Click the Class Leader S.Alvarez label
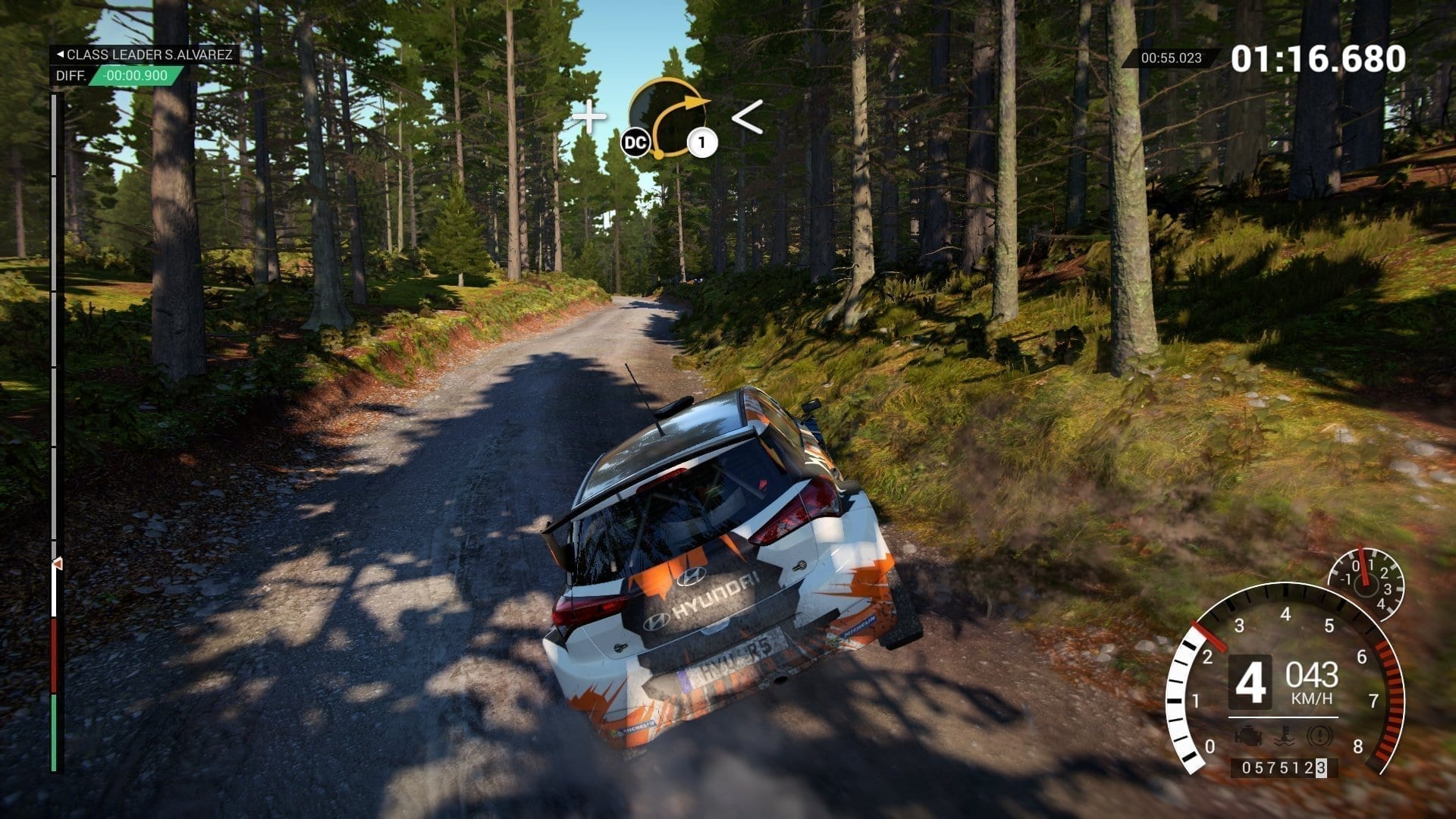This screenshot has width=1456, height=819. (144, 55)
